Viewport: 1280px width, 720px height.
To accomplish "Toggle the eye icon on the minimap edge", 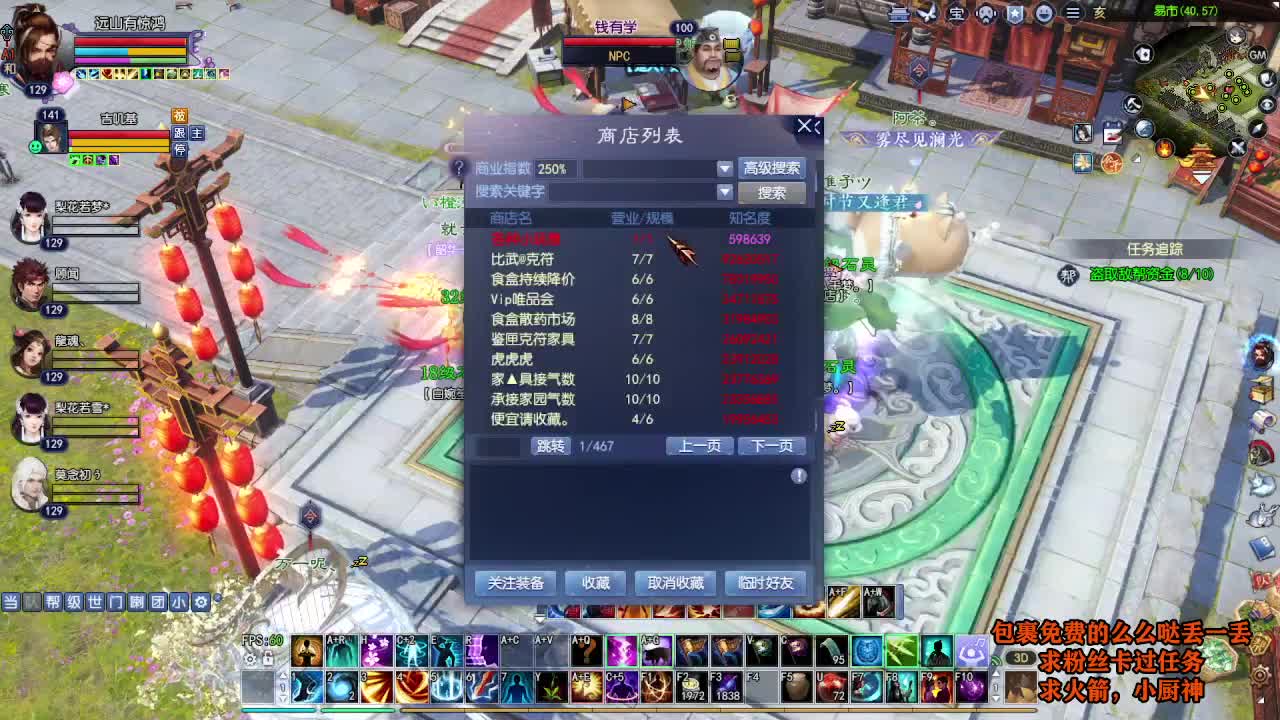I will pyautogui.click(x=1266, y=104).
